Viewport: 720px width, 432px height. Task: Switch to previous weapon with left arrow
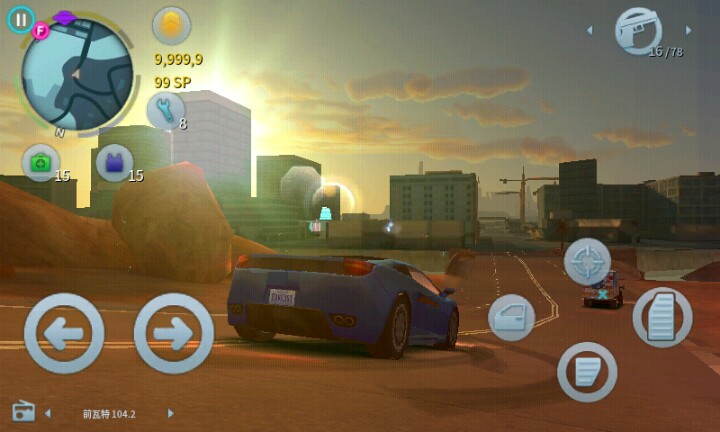pyautogui.click(x=589, y=31)
